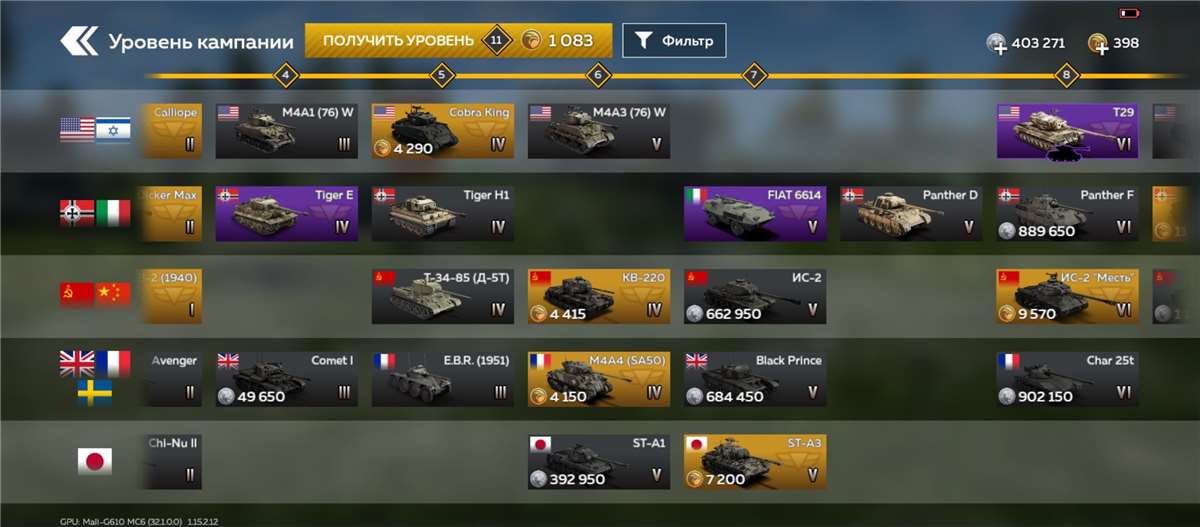Pick the T29 tank card
The image size is (1200, 527).
(x=1068, y=130)
